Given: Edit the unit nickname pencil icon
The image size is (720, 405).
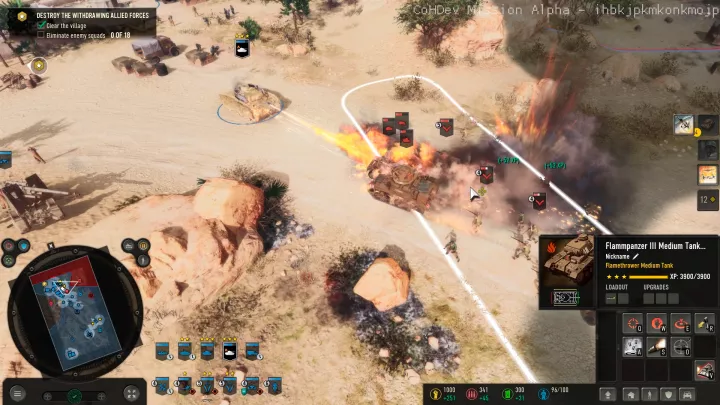Looking at the screenshot, I should pos(636,256).
